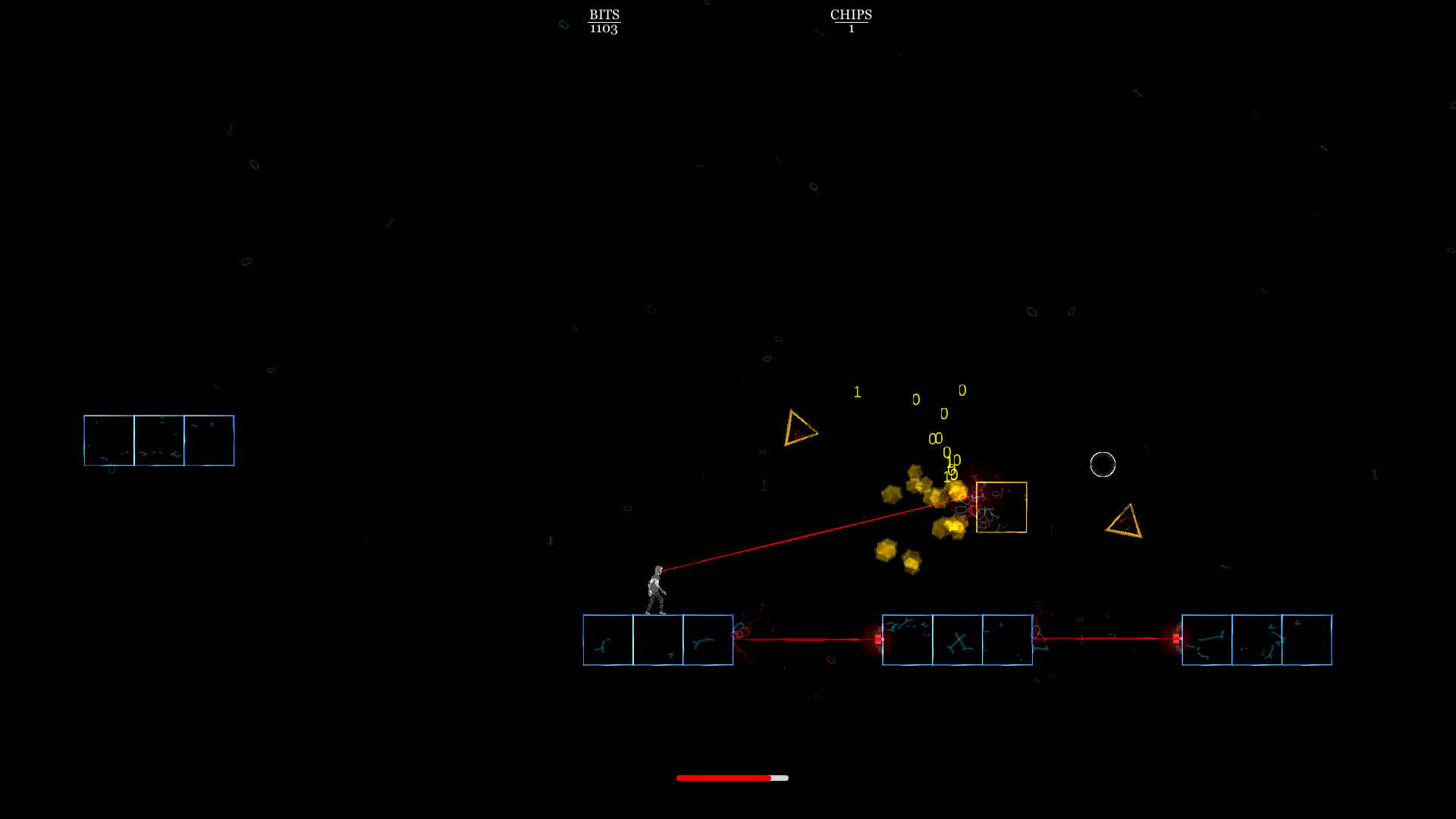Click the rightmost platform's last block

[x=1305, y=639]
